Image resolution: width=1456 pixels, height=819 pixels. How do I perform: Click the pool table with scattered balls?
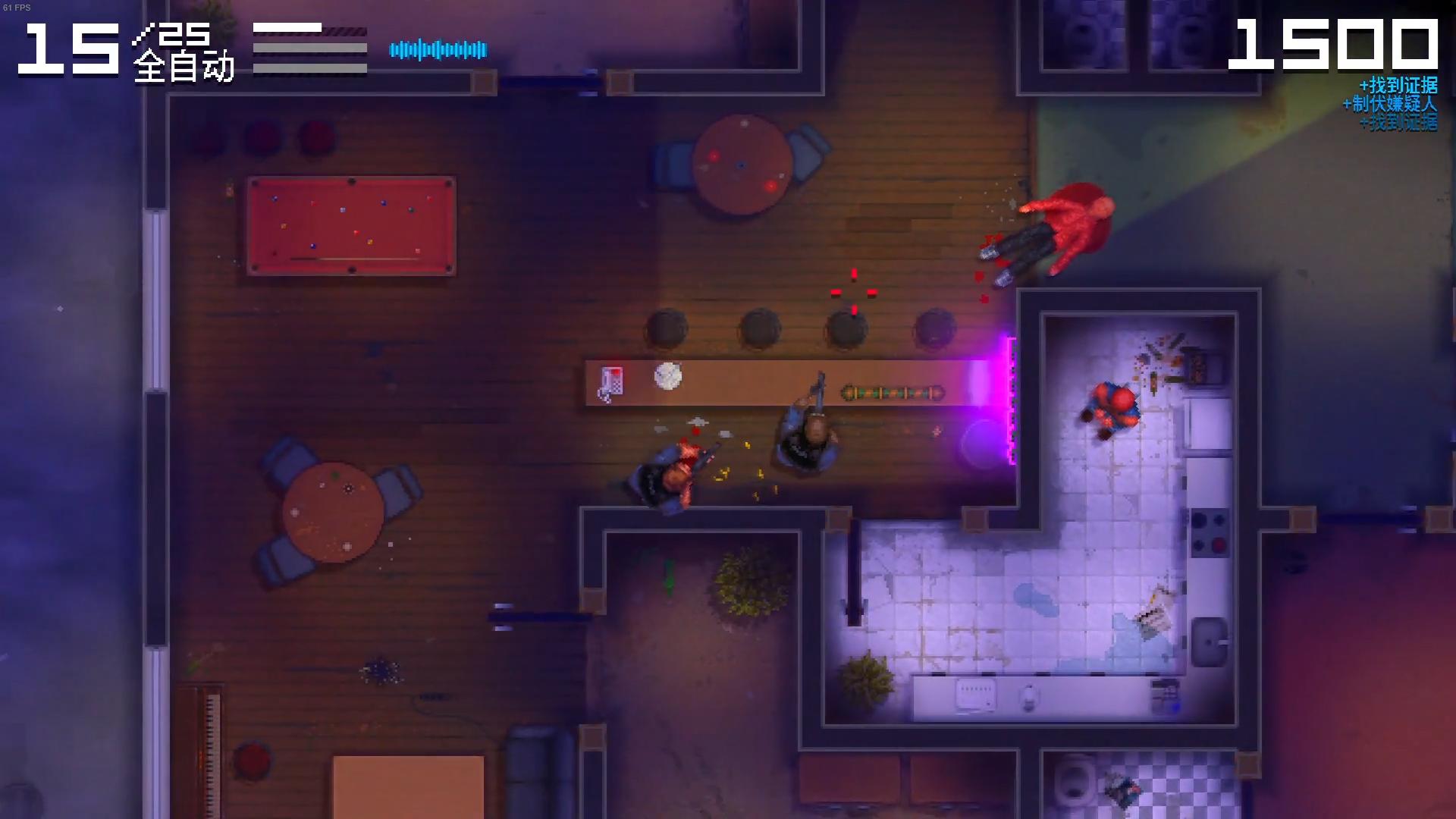[x=351, y=225]
